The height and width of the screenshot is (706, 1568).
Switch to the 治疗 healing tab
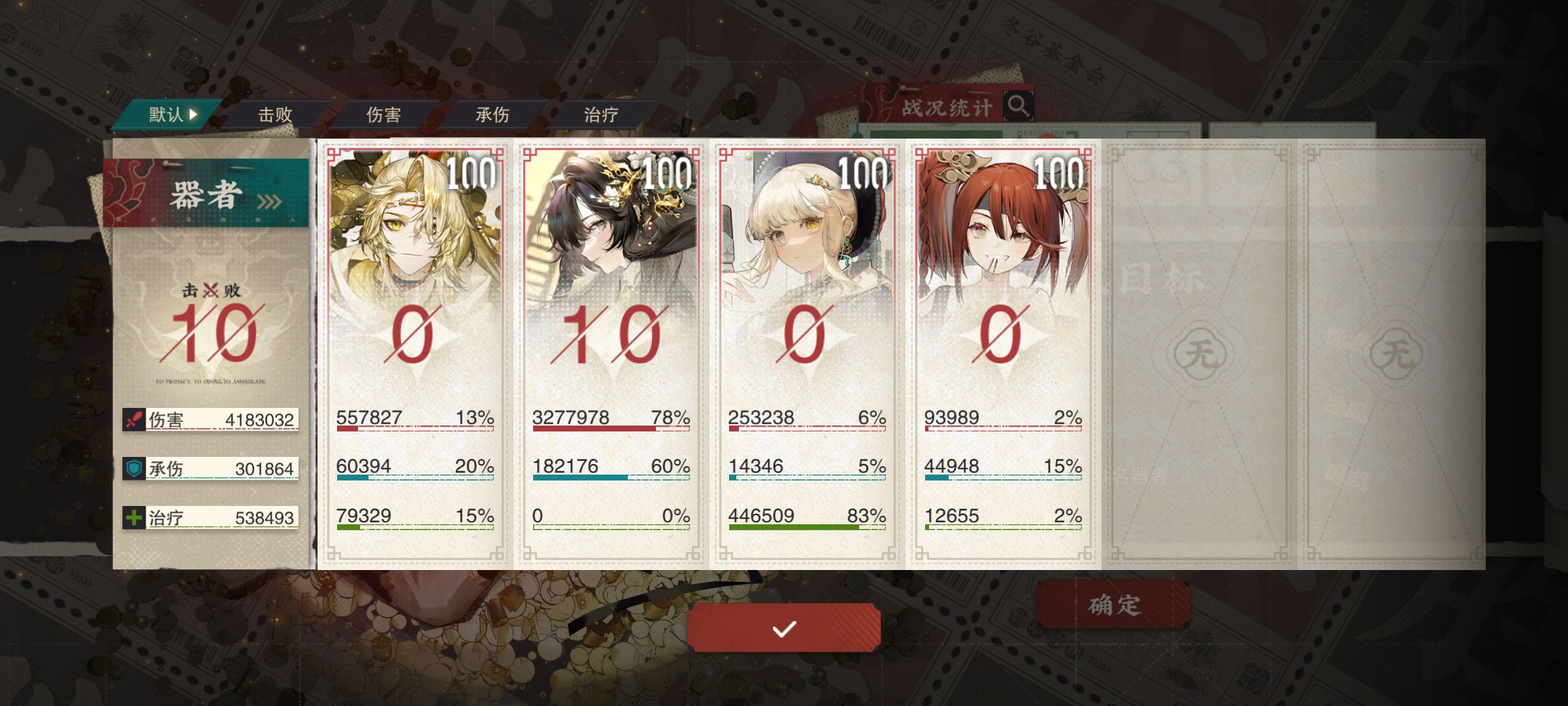pyautogui.click(x=600, y=115)
